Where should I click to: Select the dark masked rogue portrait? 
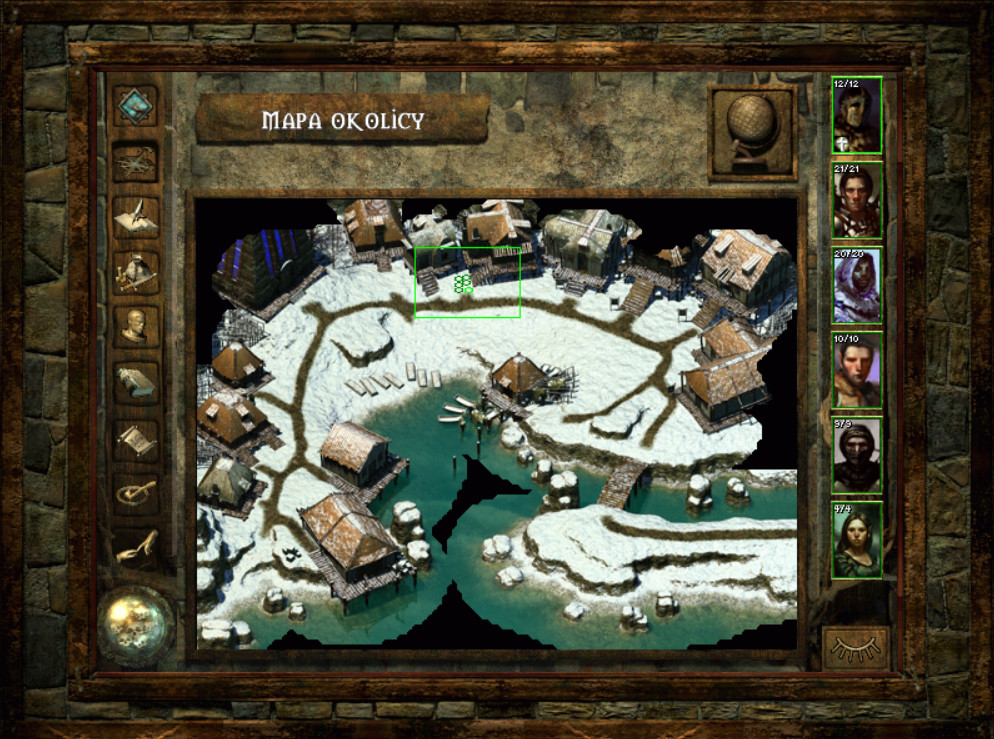[x=857, y=455]
